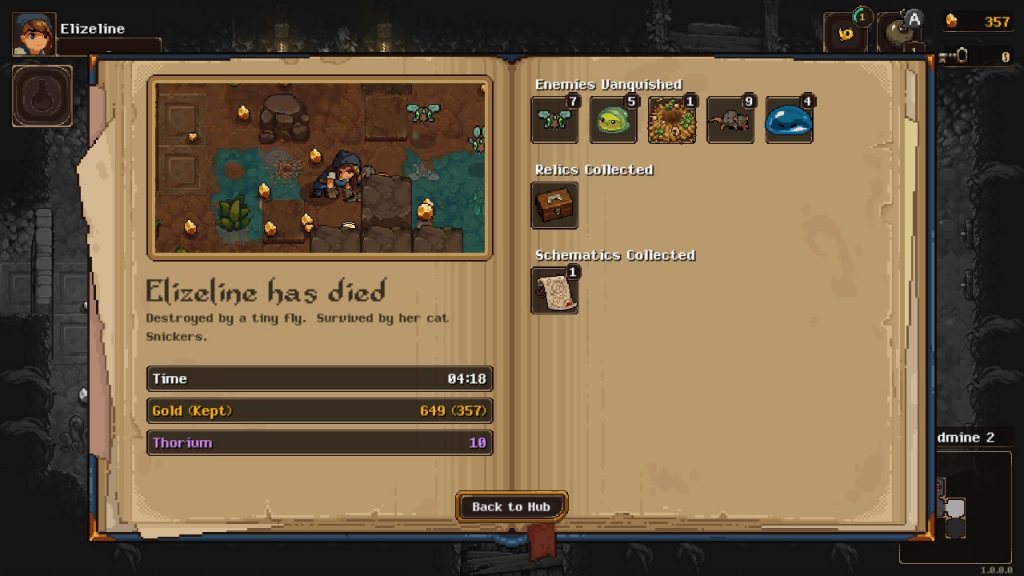Image resolution: width=1024 pixels, height=576 pixels.
Task: Inspect the collected relic chest icon
Action: pos(554,205)
